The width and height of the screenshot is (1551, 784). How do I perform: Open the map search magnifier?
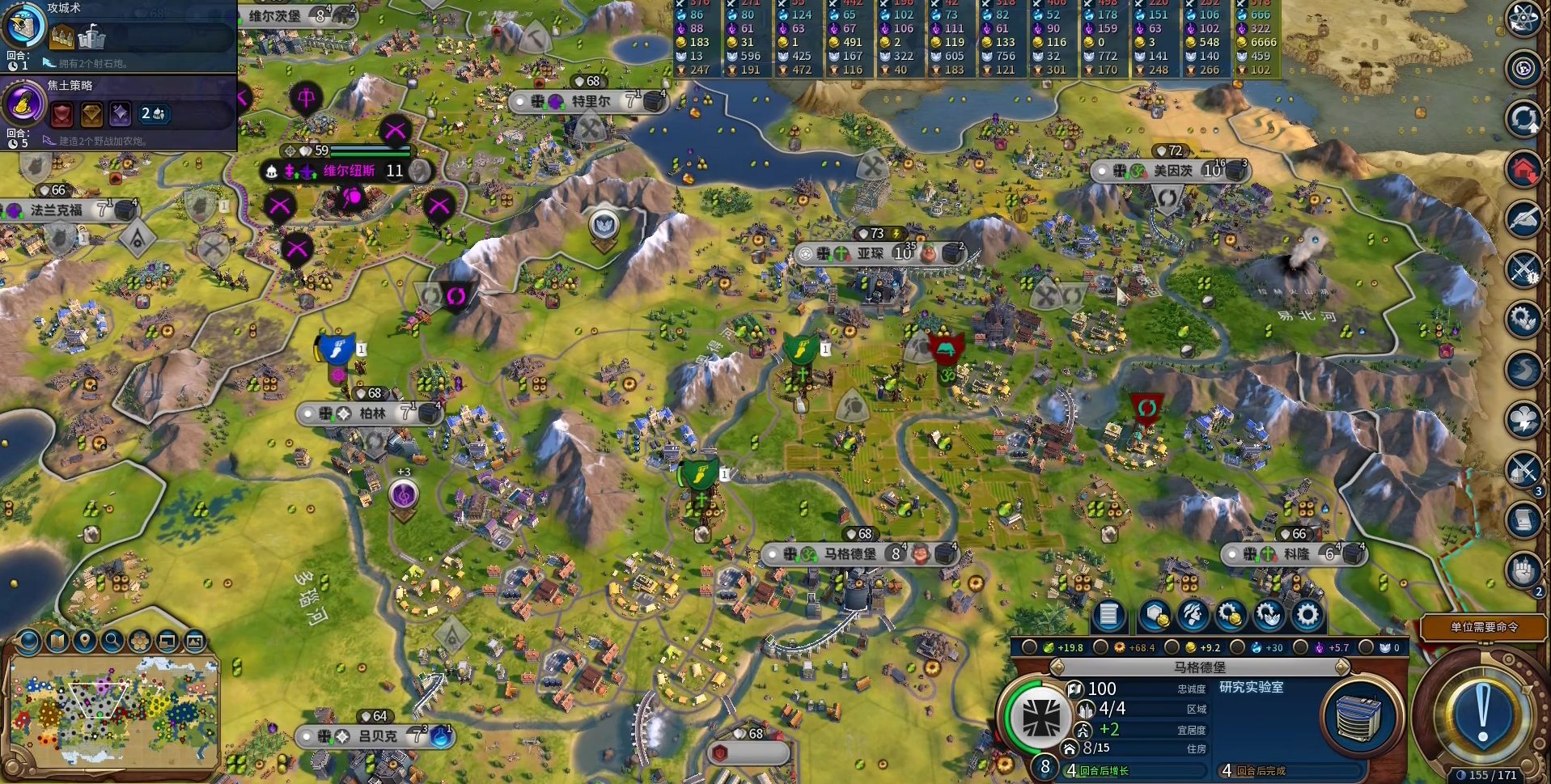pos(112,642)
